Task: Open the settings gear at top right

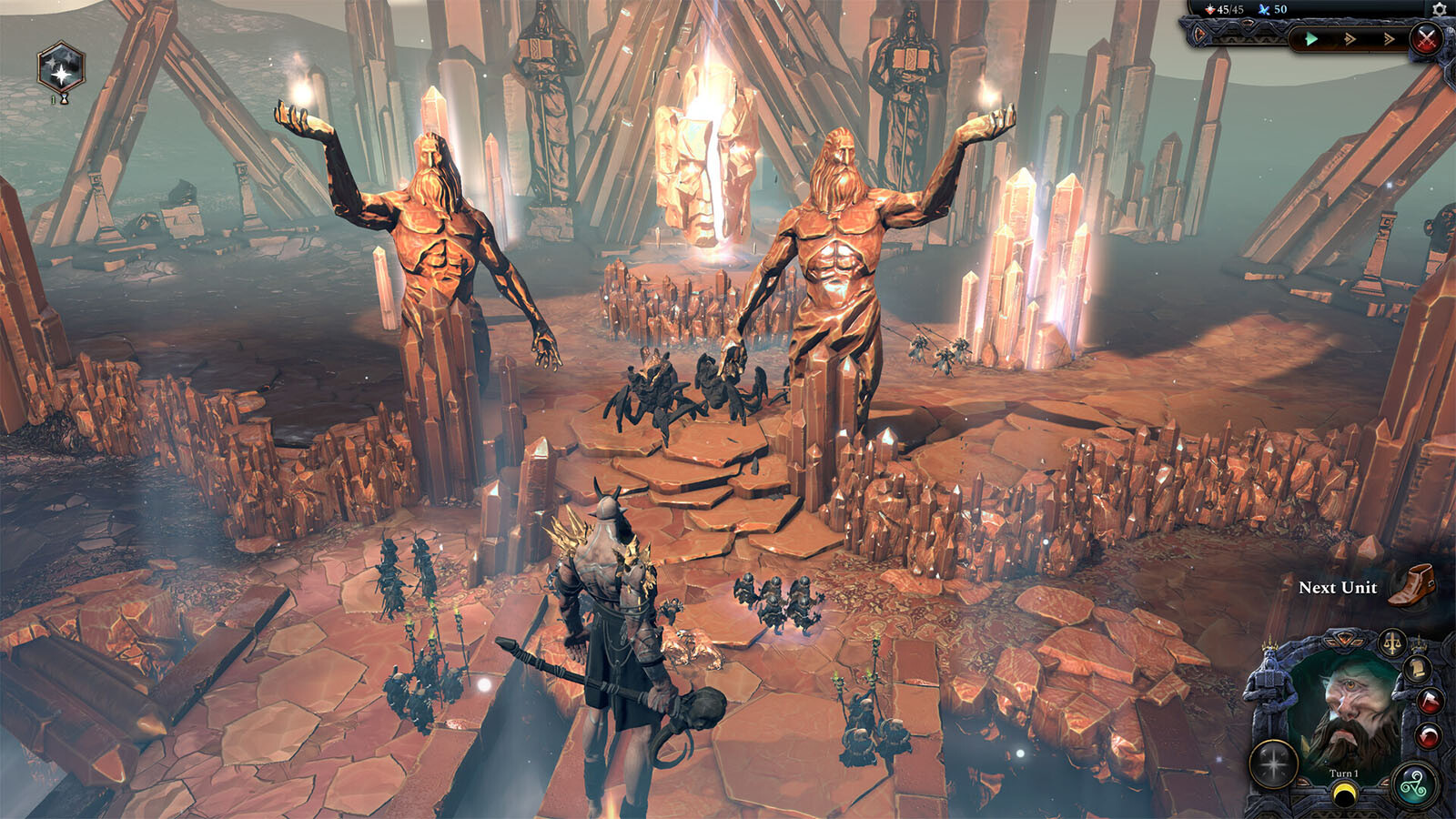Action: (1439, 10)
